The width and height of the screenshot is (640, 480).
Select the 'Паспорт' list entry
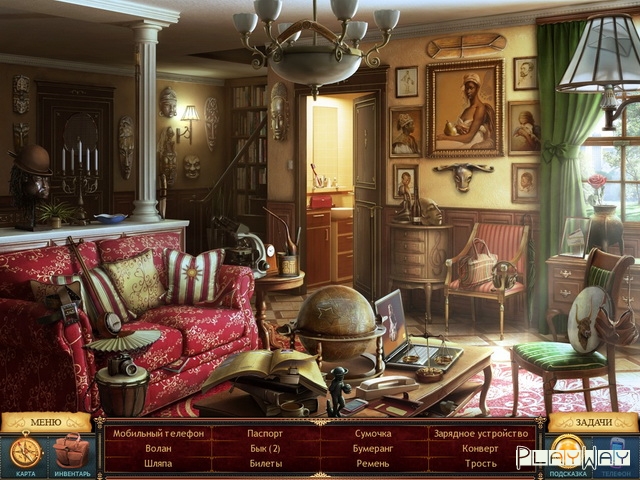coord(265,433)
